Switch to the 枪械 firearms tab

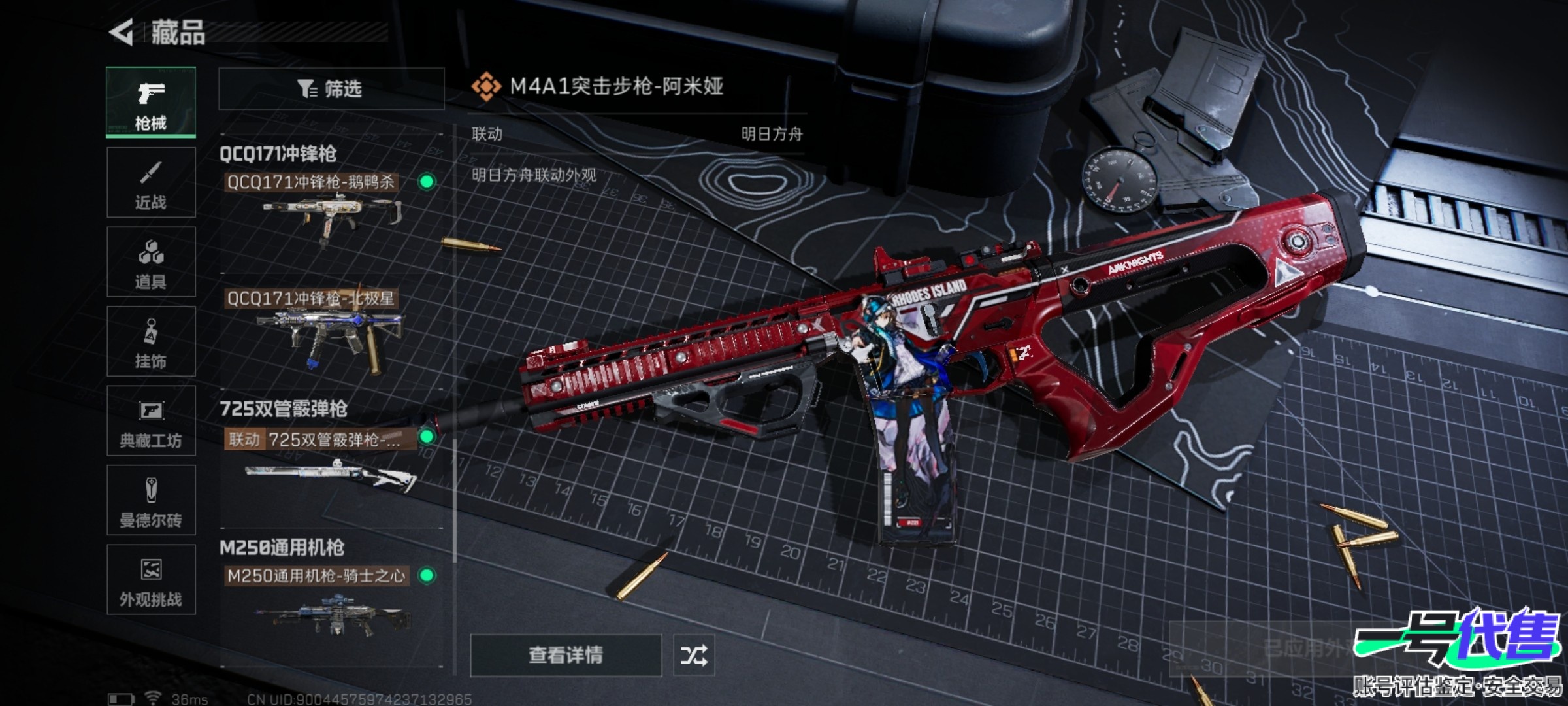(151, 102)
